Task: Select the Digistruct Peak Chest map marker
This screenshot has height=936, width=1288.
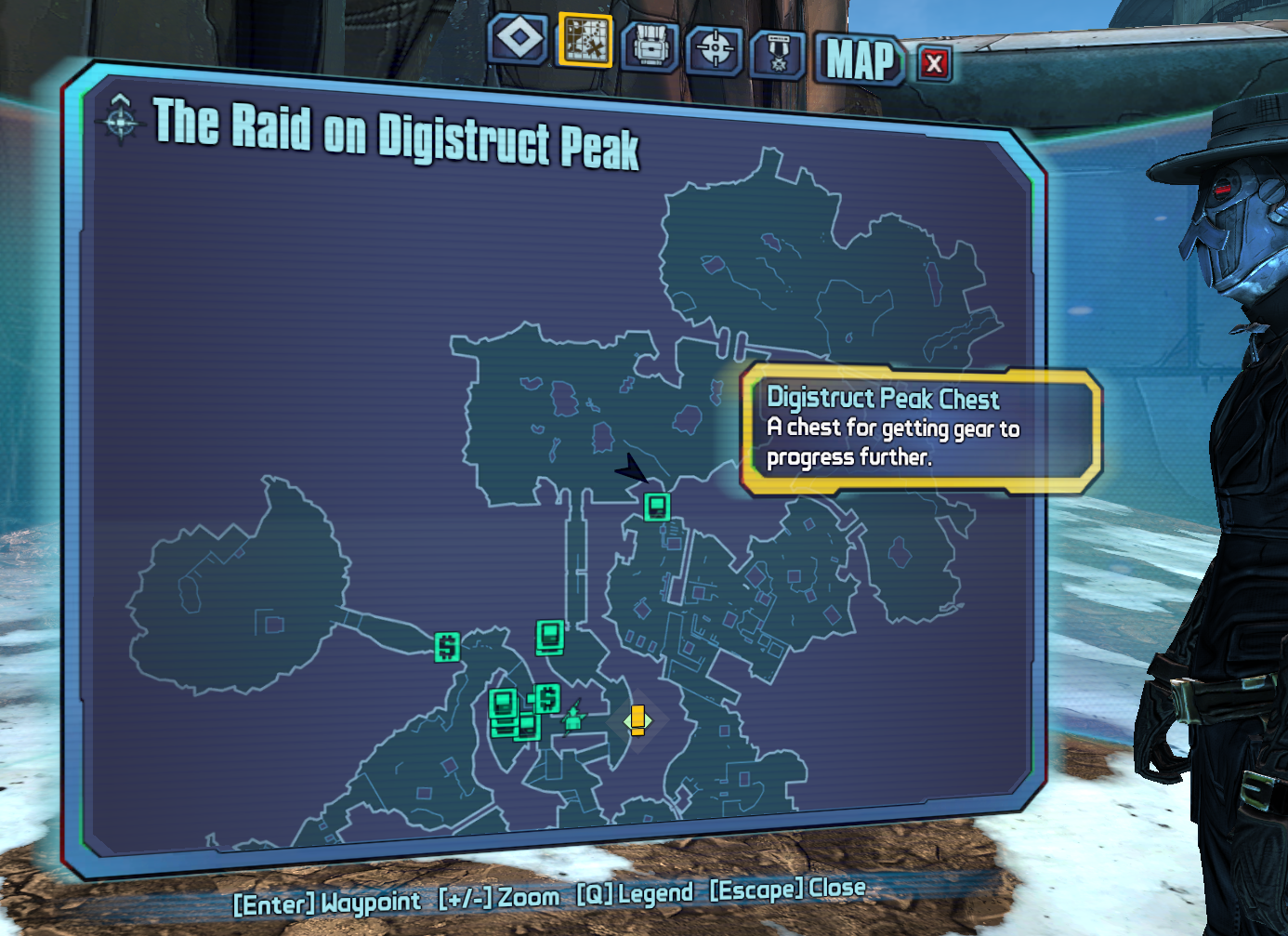Action: [657, 507]
